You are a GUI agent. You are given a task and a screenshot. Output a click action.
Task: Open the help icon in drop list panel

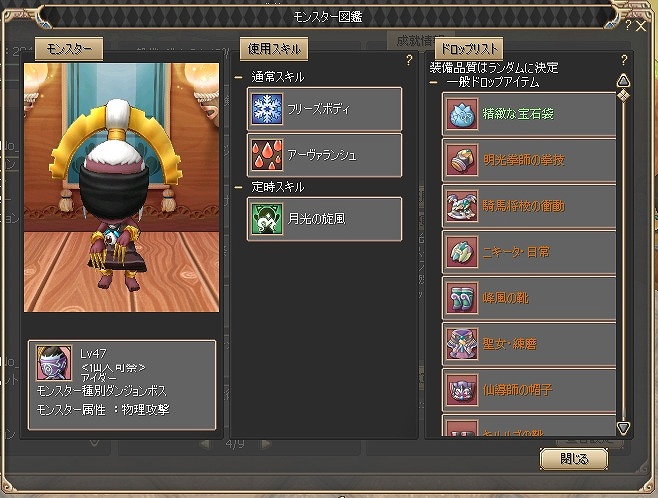624,60
